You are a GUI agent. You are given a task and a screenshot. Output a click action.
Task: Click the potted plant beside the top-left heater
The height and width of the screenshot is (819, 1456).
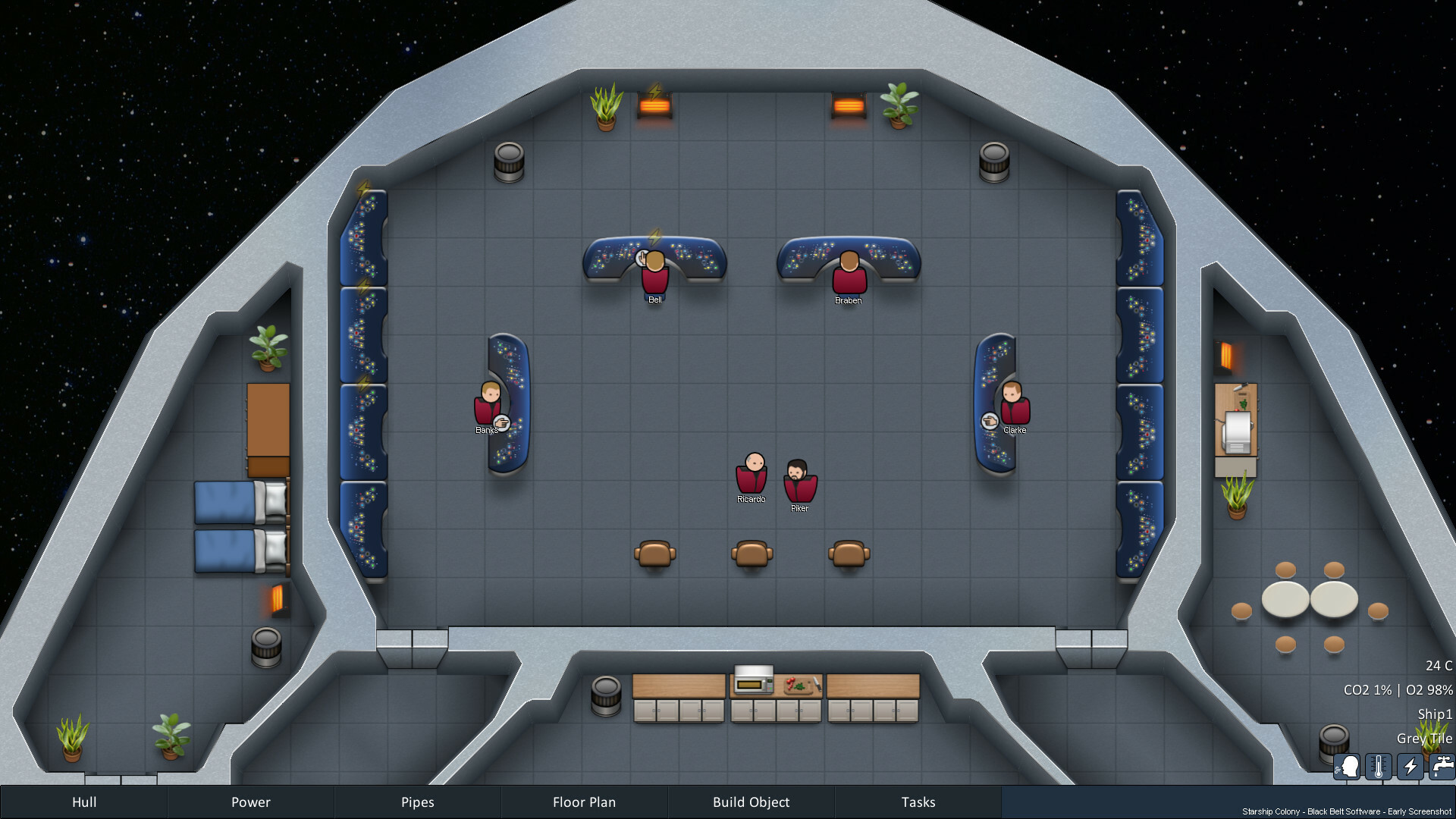coord(604,106)
